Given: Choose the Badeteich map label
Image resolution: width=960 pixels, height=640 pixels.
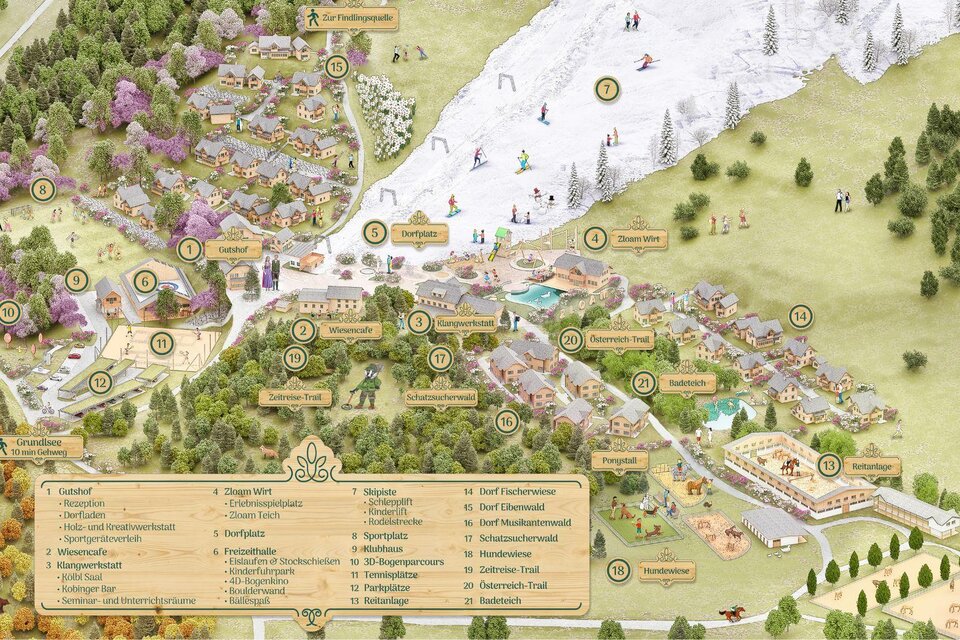Looking at the screenshot, I should point(687,383).
